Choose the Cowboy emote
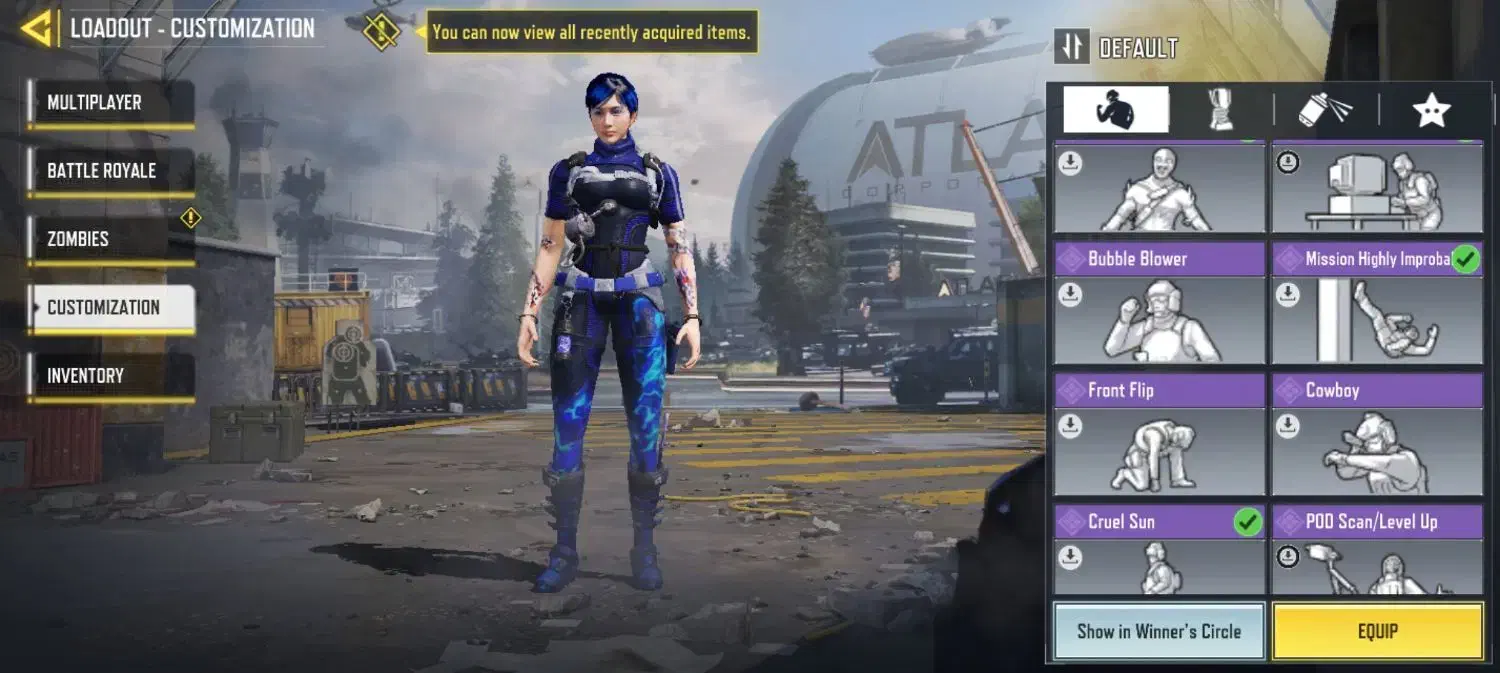This screenshot has height=673, width=1500. coord(1376,436)
